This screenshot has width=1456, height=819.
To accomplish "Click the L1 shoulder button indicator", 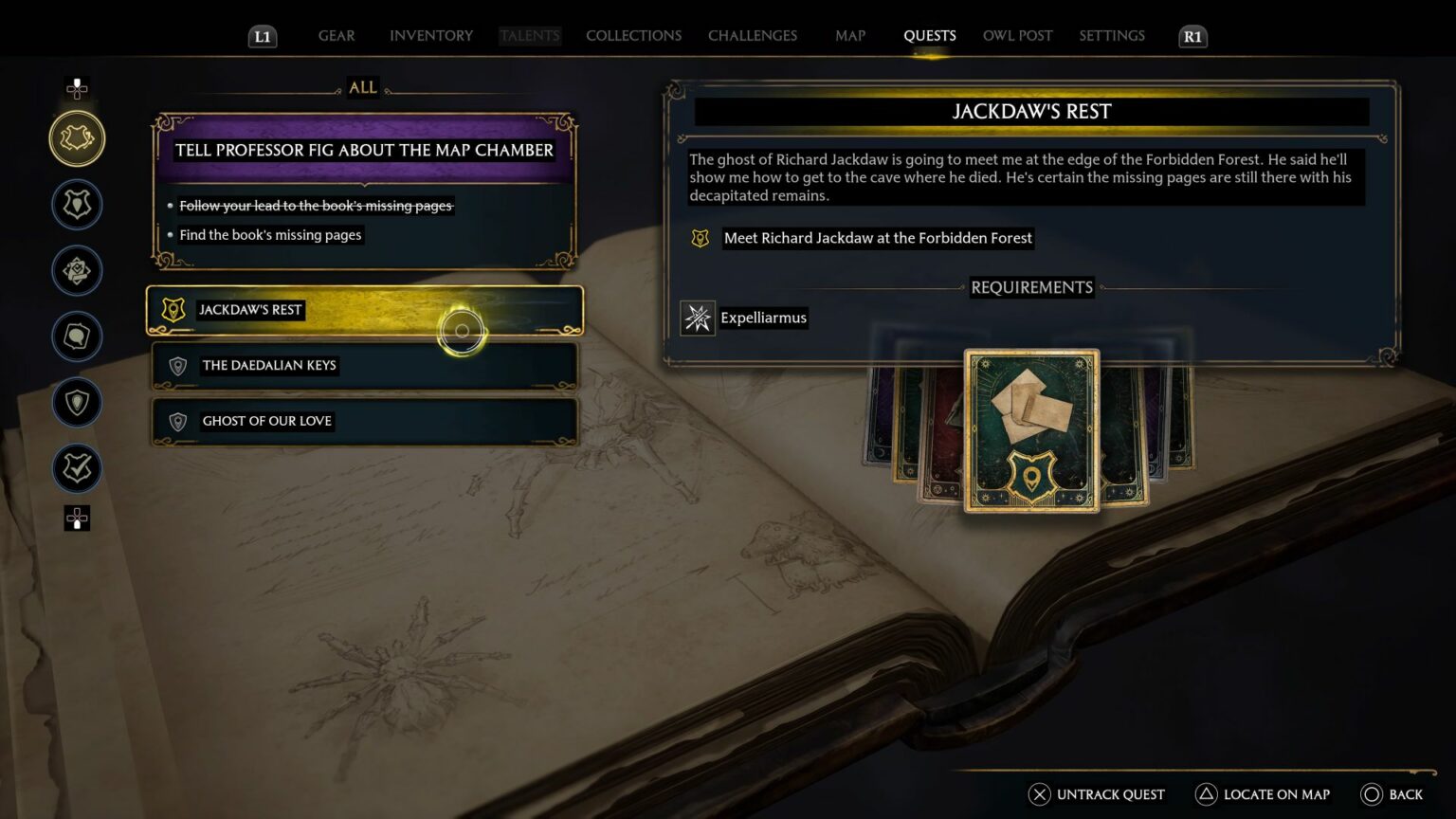I will (x=262, y=36).
